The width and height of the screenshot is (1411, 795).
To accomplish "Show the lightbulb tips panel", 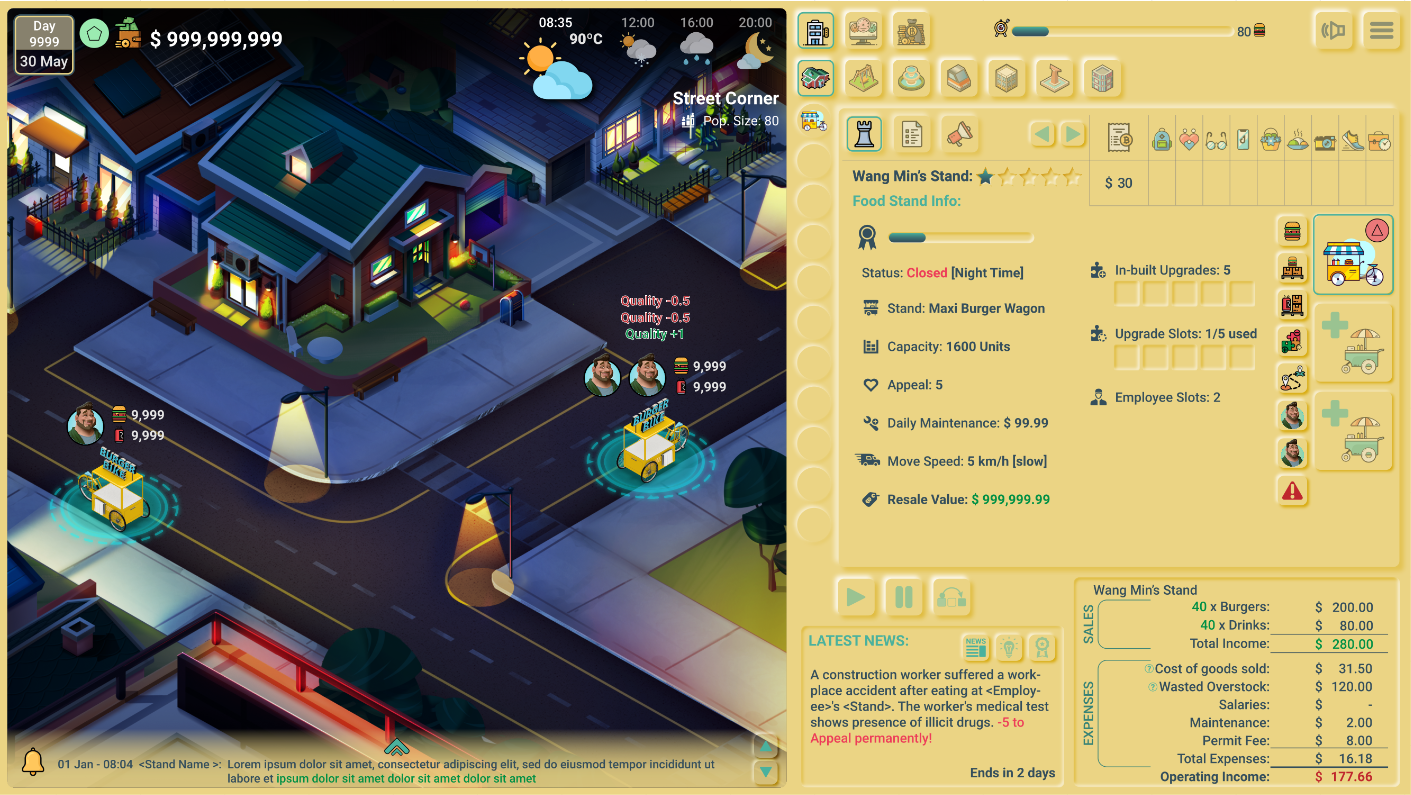I will click(1009, 648).
